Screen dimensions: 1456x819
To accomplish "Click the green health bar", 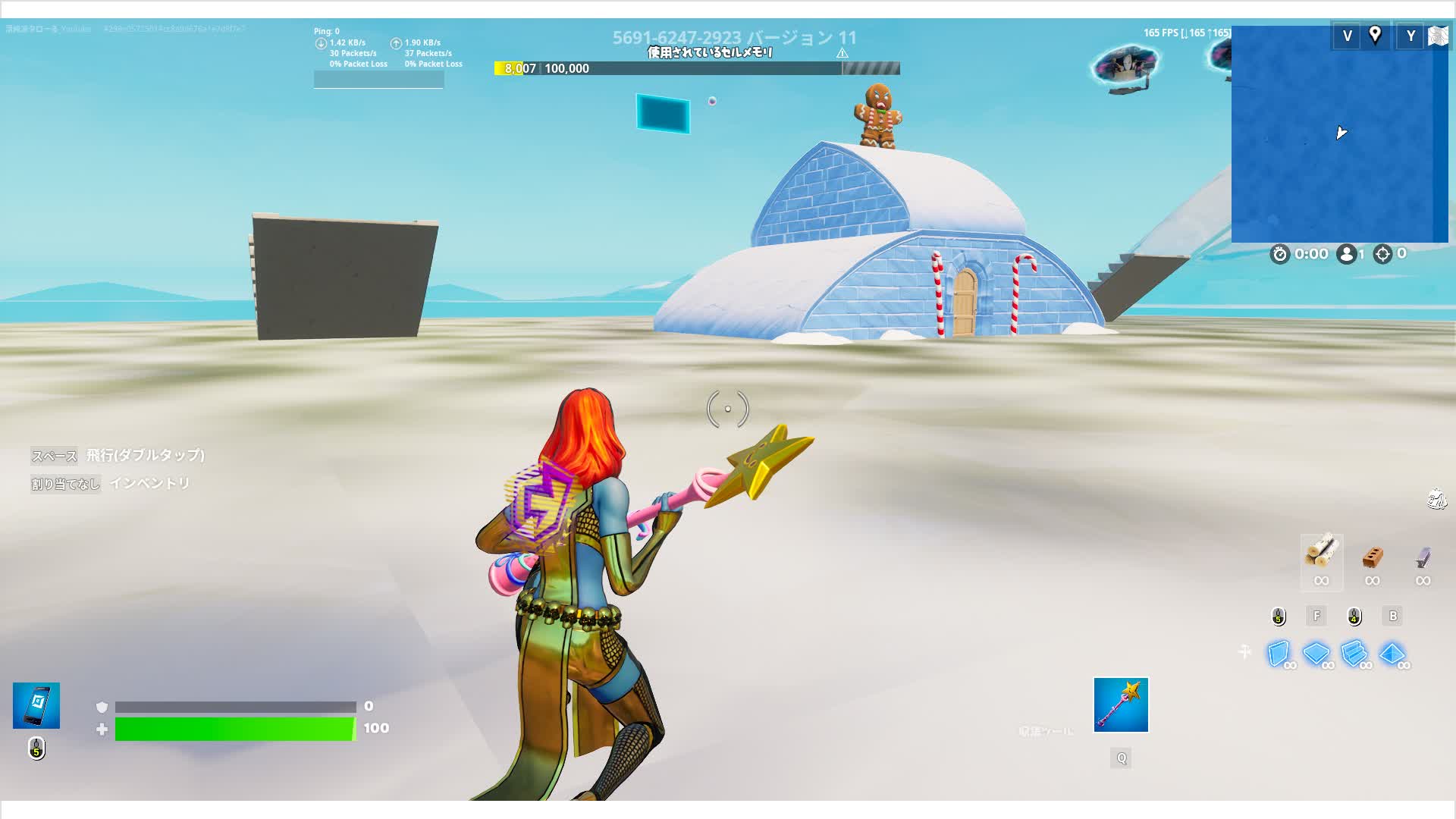I will click(233, 727).
